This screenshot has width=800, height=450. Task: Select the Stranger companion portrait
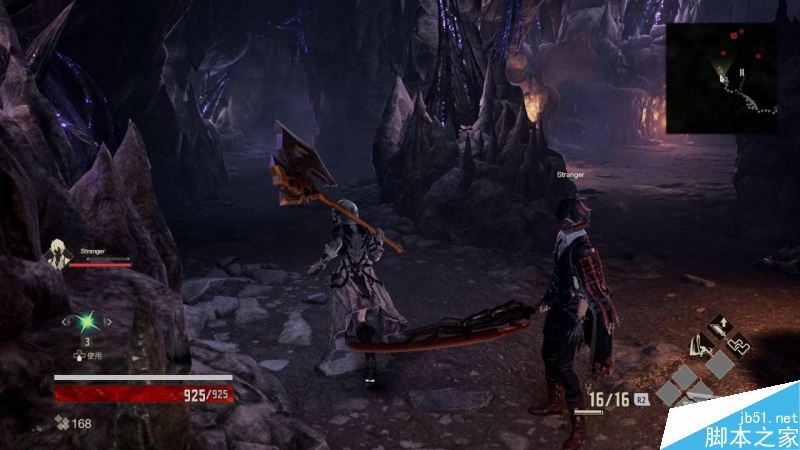coord(59,257)
